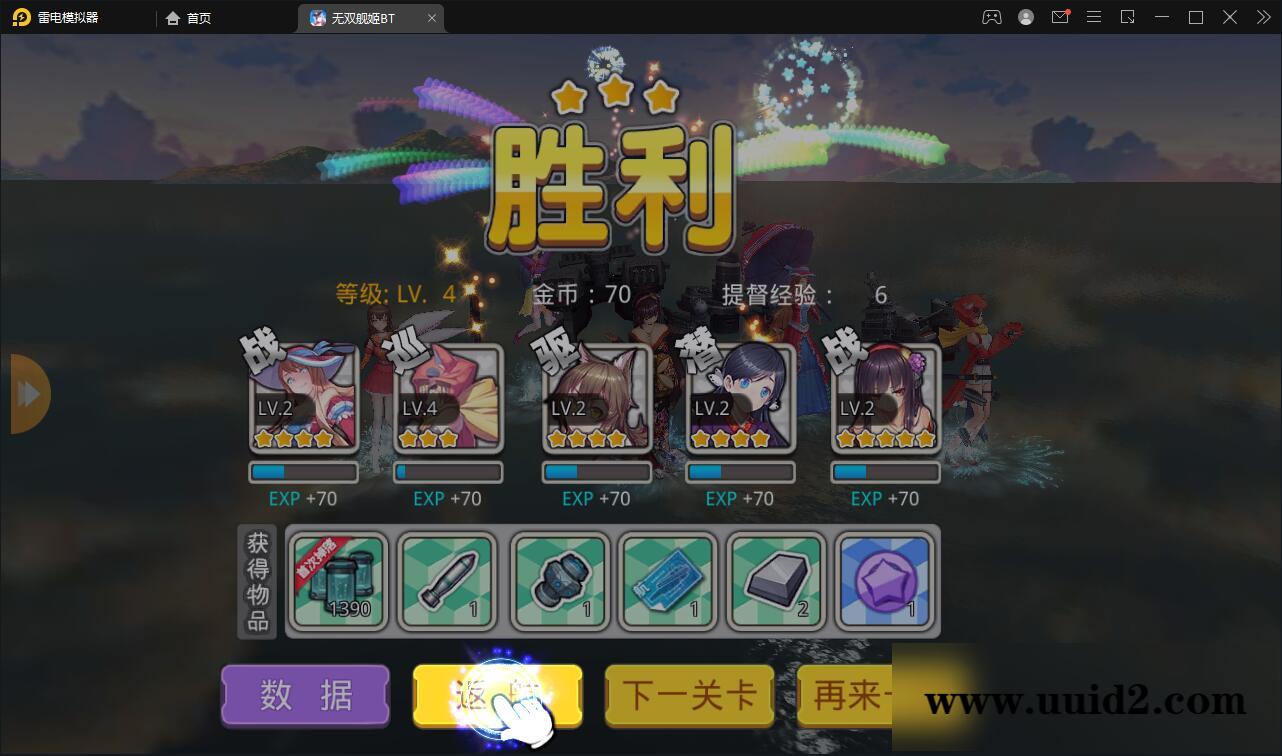Open the hamburger menu in the title bar
The height and width of the screenshot is (756, 1282).
1093,17
